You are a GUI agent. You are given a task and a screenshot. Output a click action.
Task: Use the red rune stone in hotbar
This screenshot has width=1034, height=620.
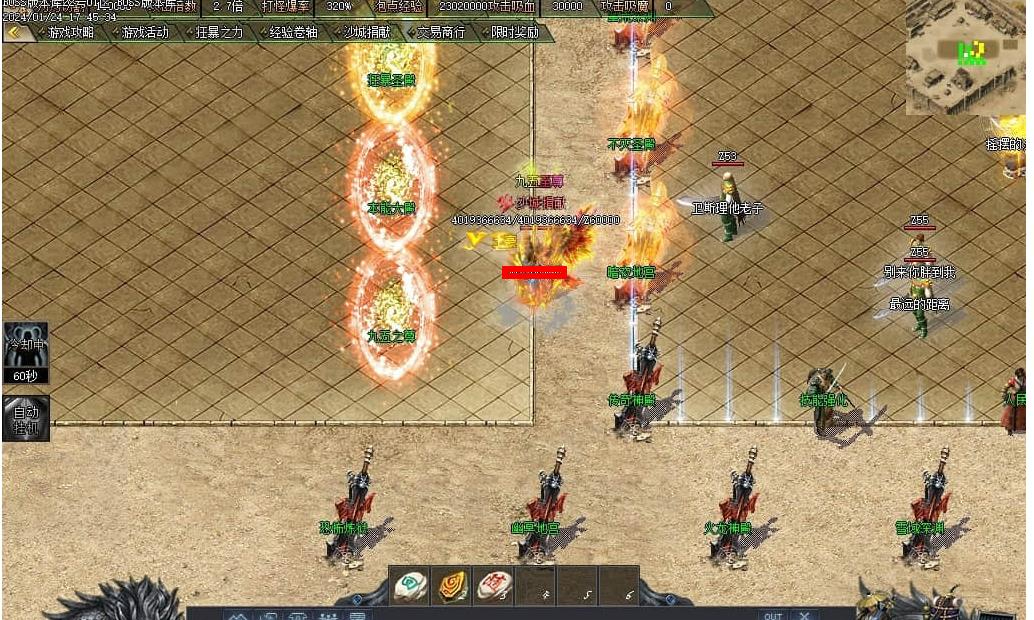pyautogui.click(x=494, y=585)
